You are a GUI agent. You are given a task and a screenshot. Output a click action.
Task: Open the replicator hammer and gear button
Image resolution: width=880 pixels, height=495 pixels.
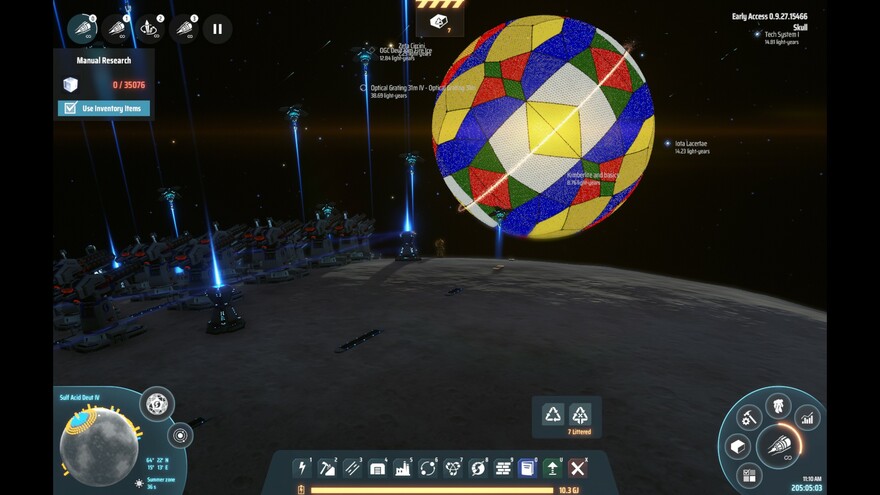(749, 418)
